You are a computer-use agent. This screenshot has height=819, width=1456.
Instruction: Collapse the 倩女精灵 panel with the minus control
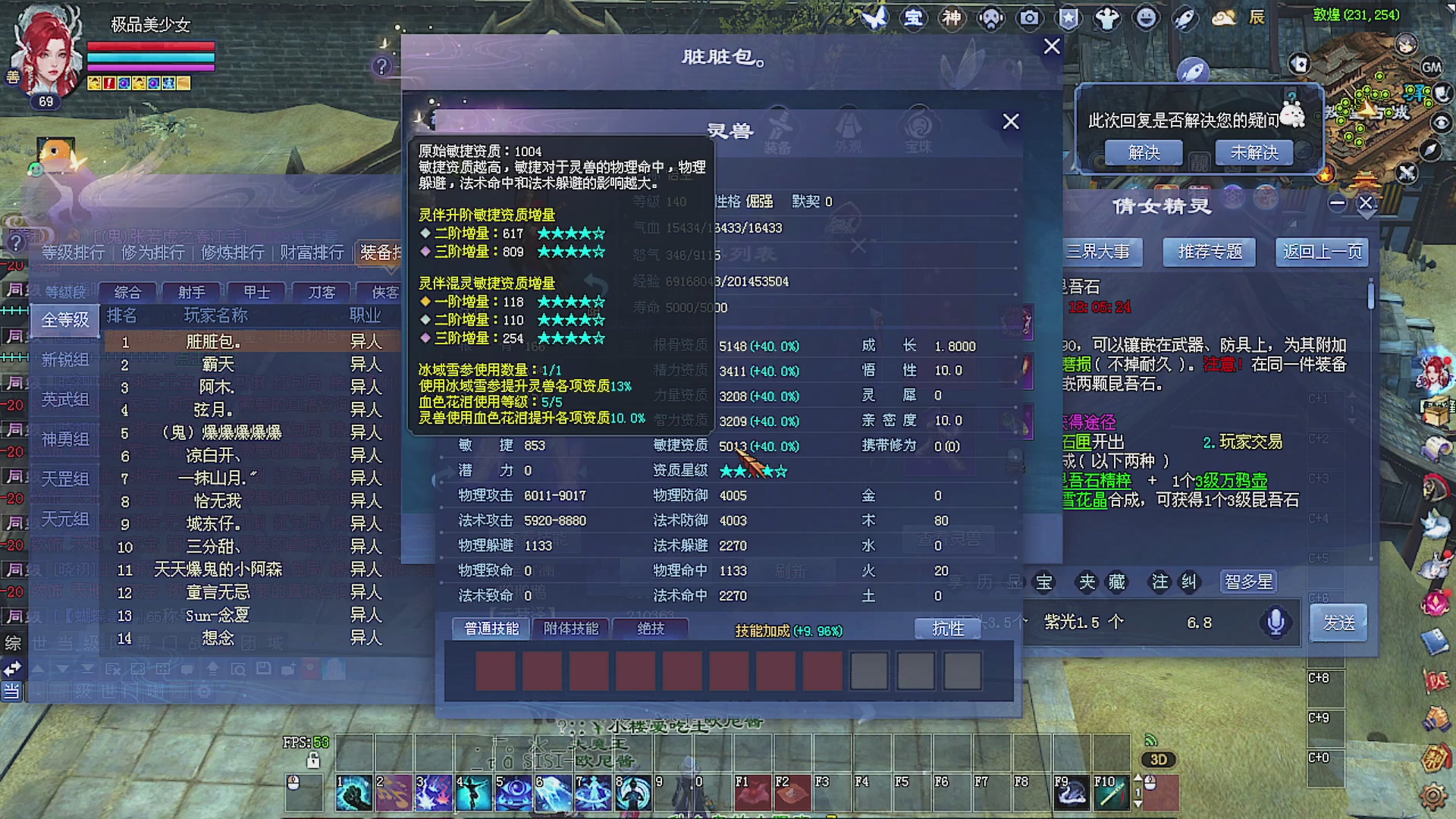tap(1338, 203)
